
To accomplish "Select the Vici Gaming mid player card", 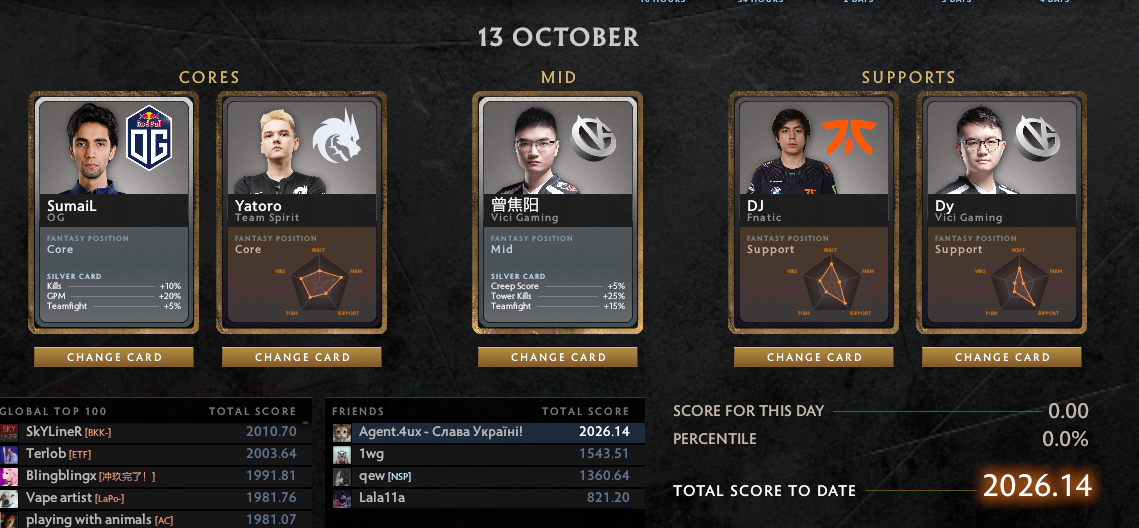I will [x=558, y=212].
